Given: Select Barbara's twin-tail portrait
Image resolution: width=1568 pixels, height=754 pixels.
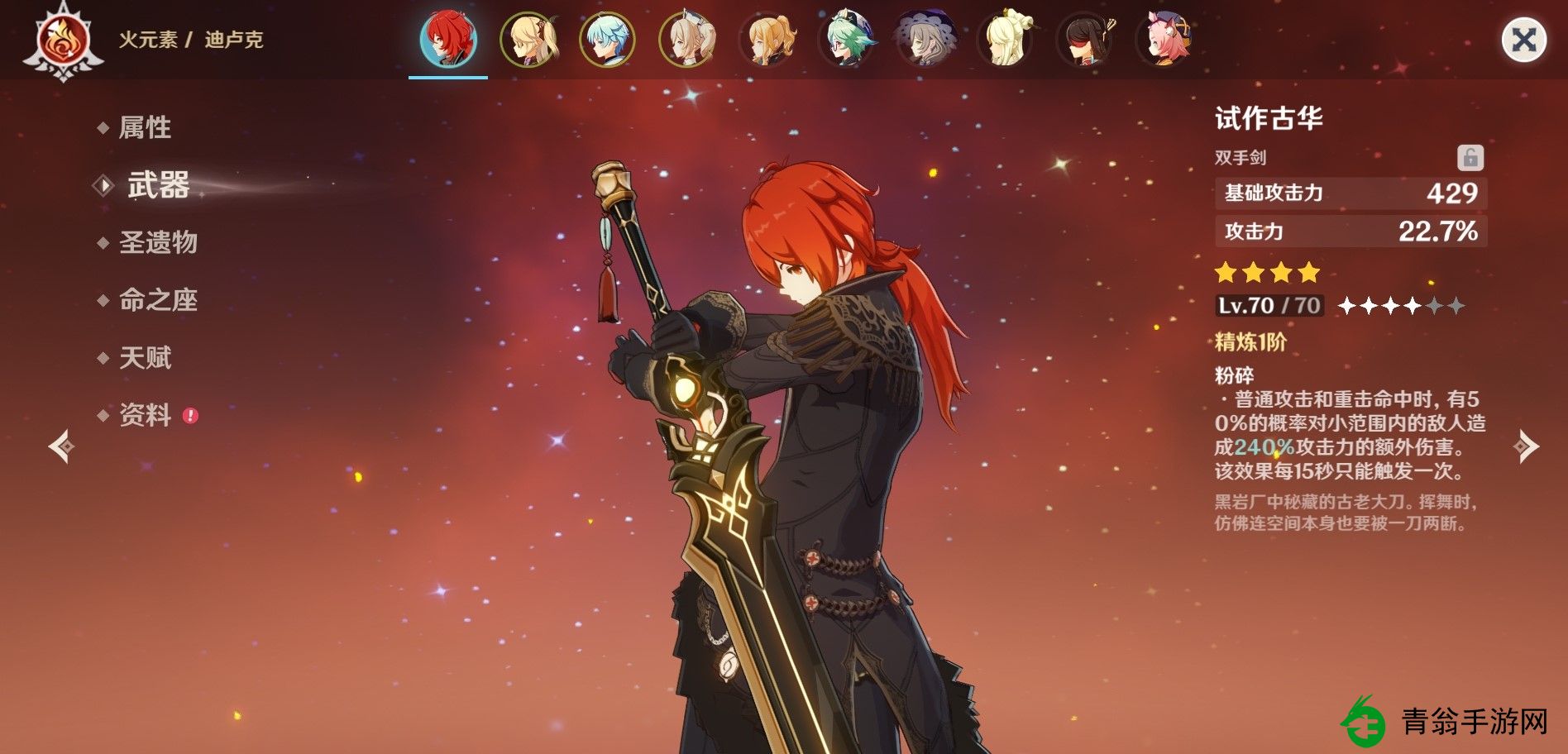Looking at the screenshot, I should [687, 39].
